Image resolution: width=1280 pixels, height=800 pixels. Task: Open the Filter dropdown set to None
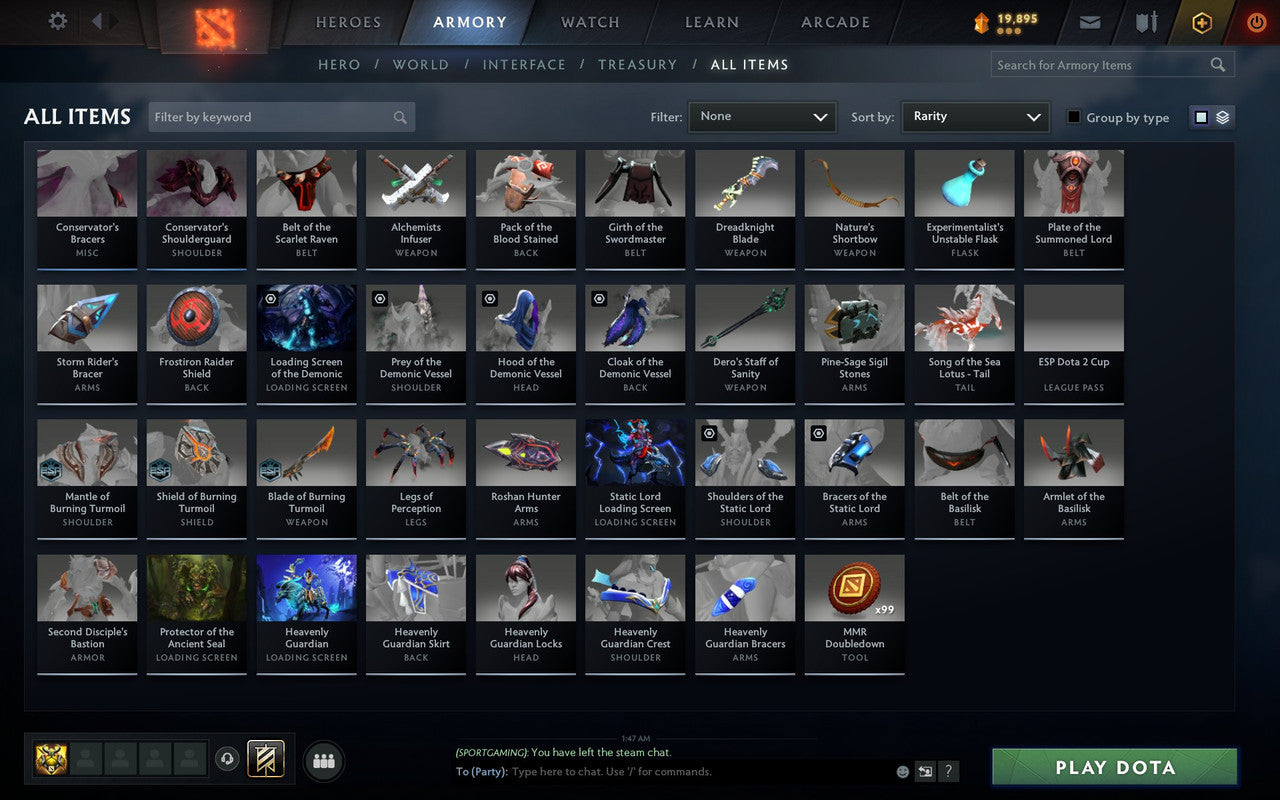click(x=762, y=117)
